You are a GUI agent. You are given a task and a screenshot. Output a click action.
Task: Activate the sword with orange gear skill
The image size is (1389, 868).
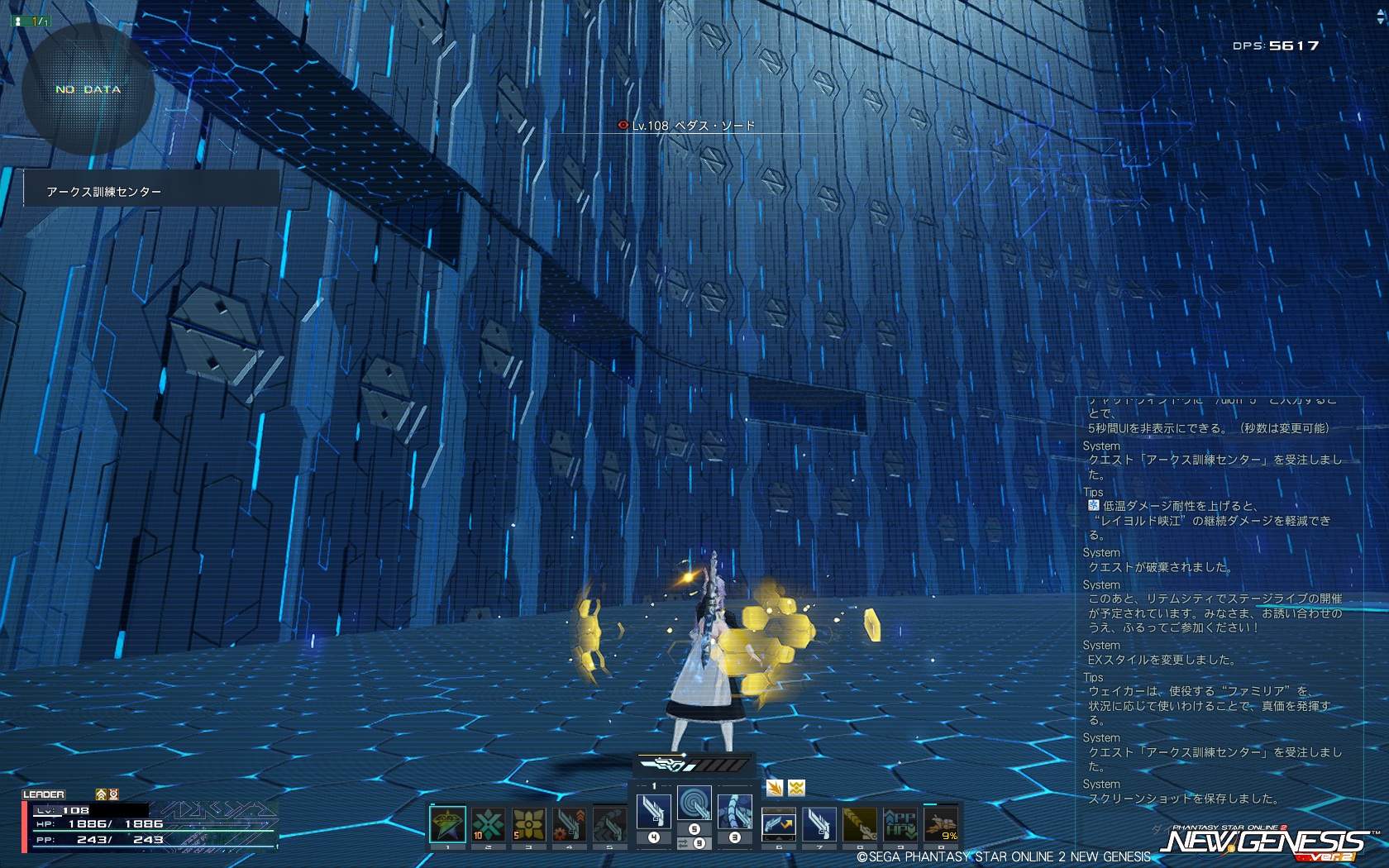[x=569, y=824]
